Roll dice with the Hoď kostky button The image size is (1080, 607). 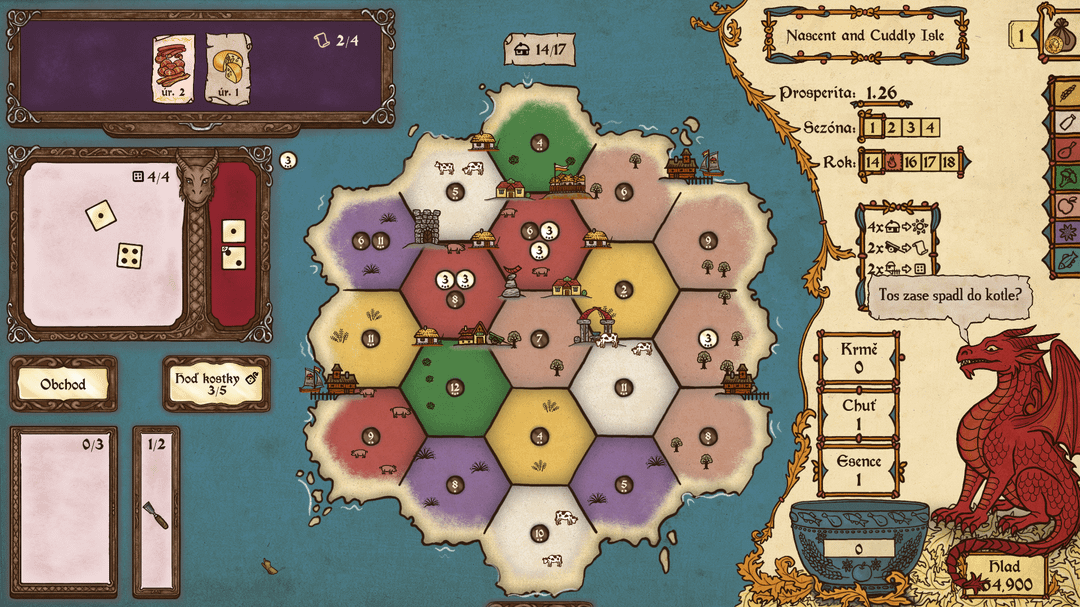coord(215,384)
